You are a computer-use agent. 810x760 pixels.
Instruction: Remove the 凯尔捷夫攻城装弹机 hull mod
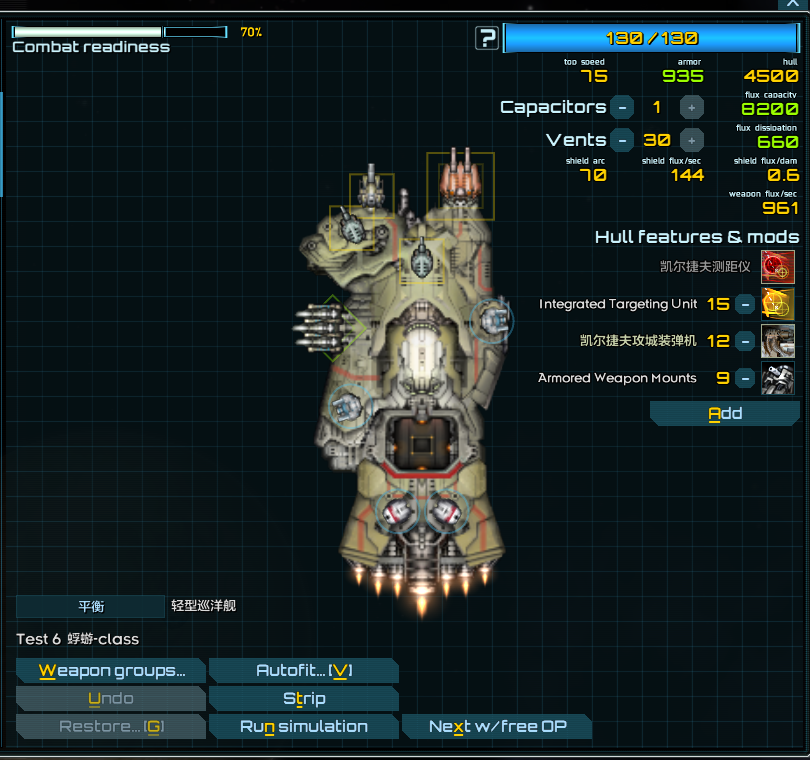pyautogui.click(x=745, y=341)
